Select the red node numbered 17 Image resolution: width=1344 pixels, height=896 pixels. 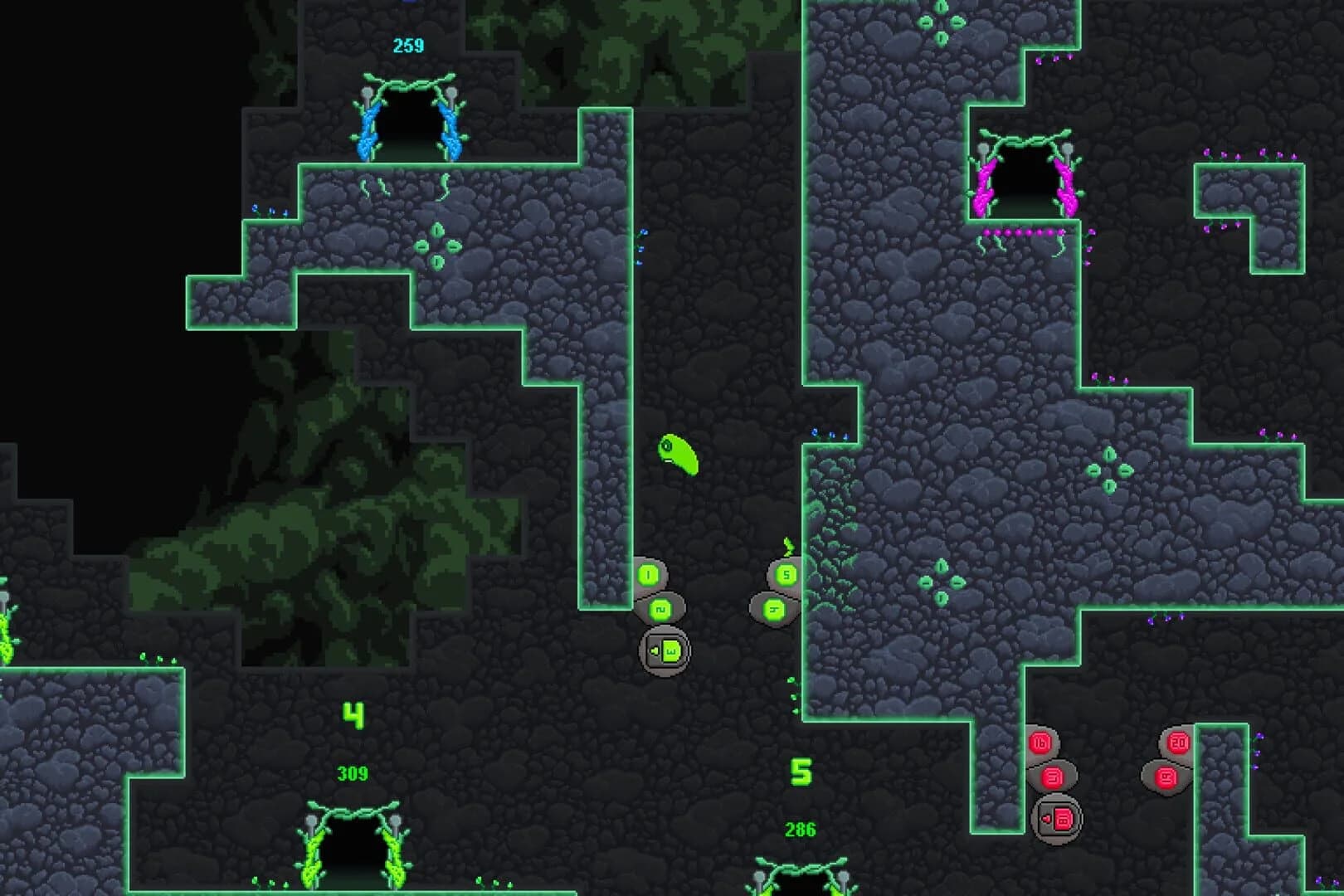[1053, 777]
